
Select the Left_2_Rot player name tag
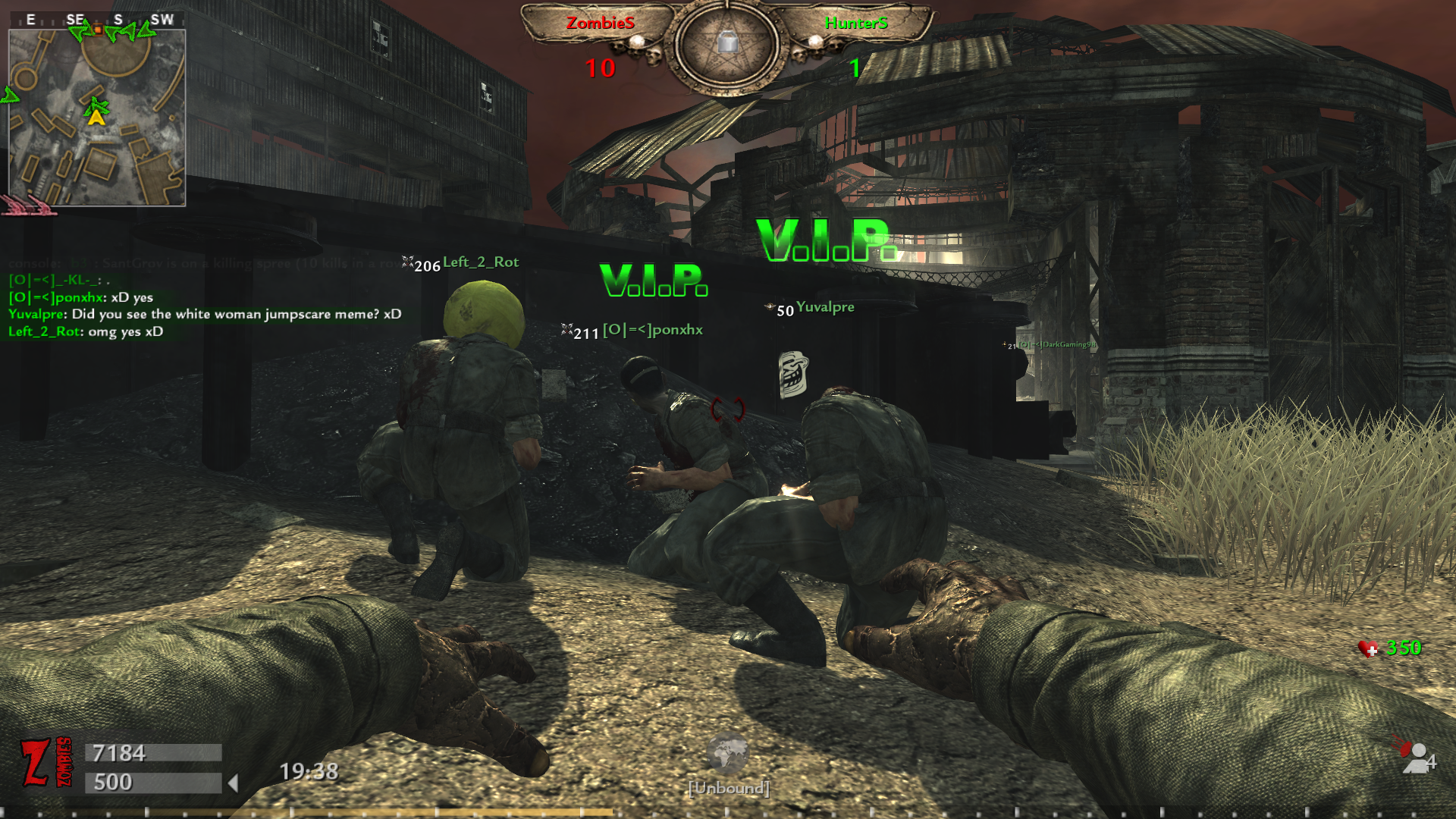tap(481, 262)
